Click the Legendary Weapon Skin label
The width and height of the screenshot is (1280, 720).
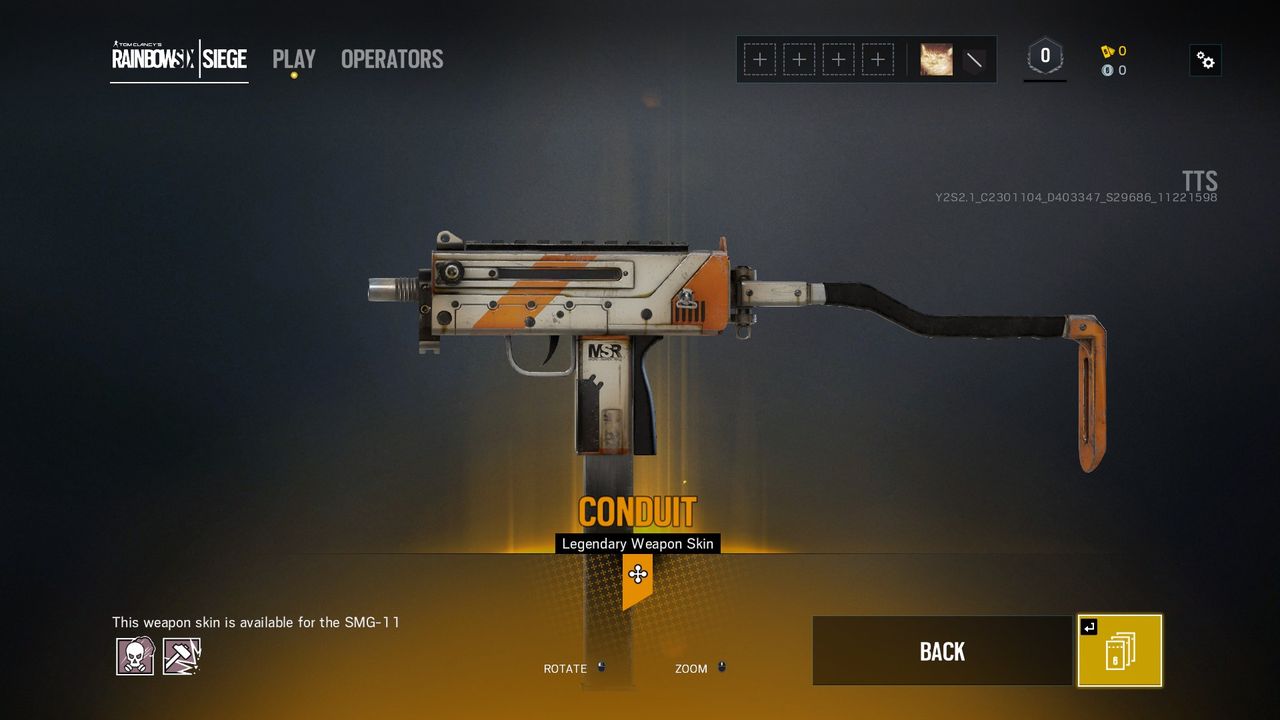tap(637, 543)
